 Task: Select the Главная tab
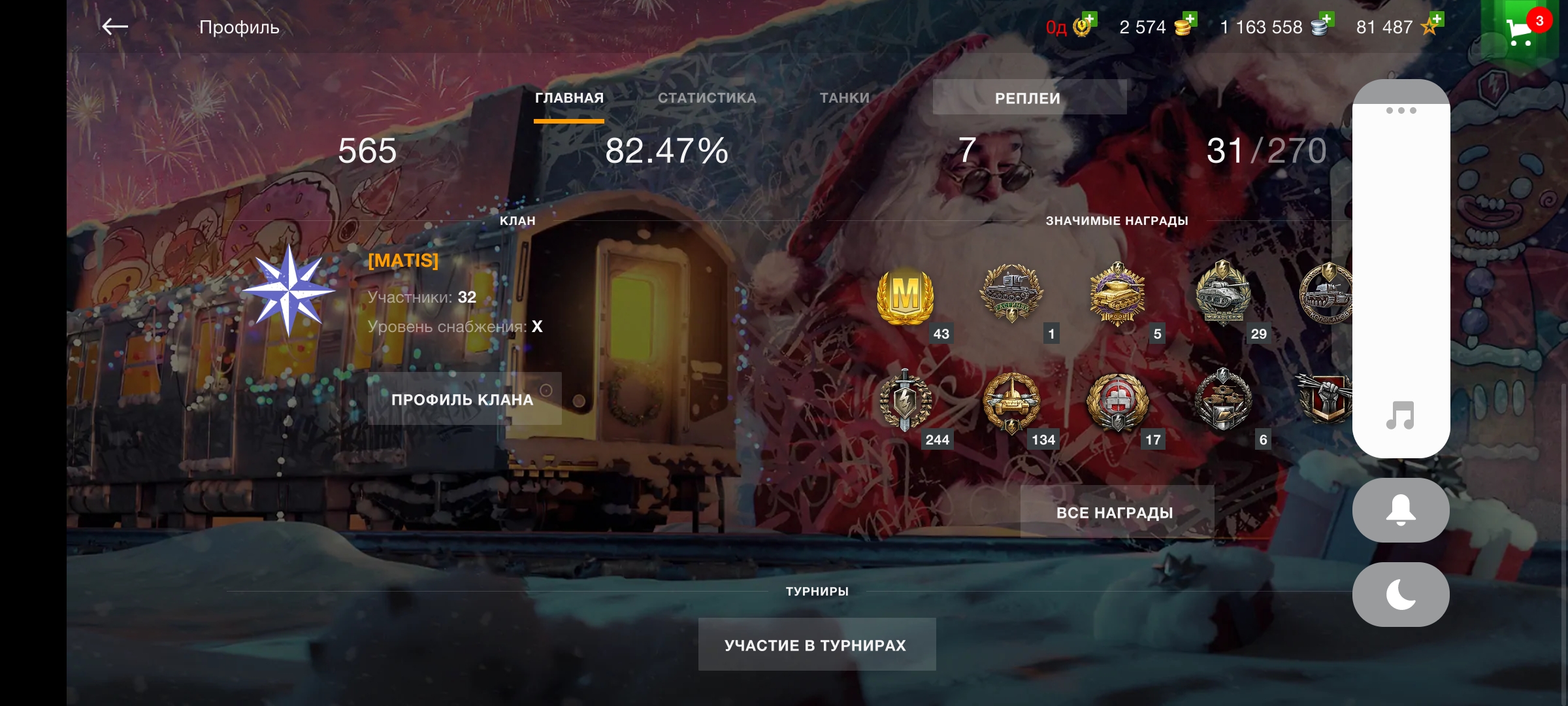(569, 98)
